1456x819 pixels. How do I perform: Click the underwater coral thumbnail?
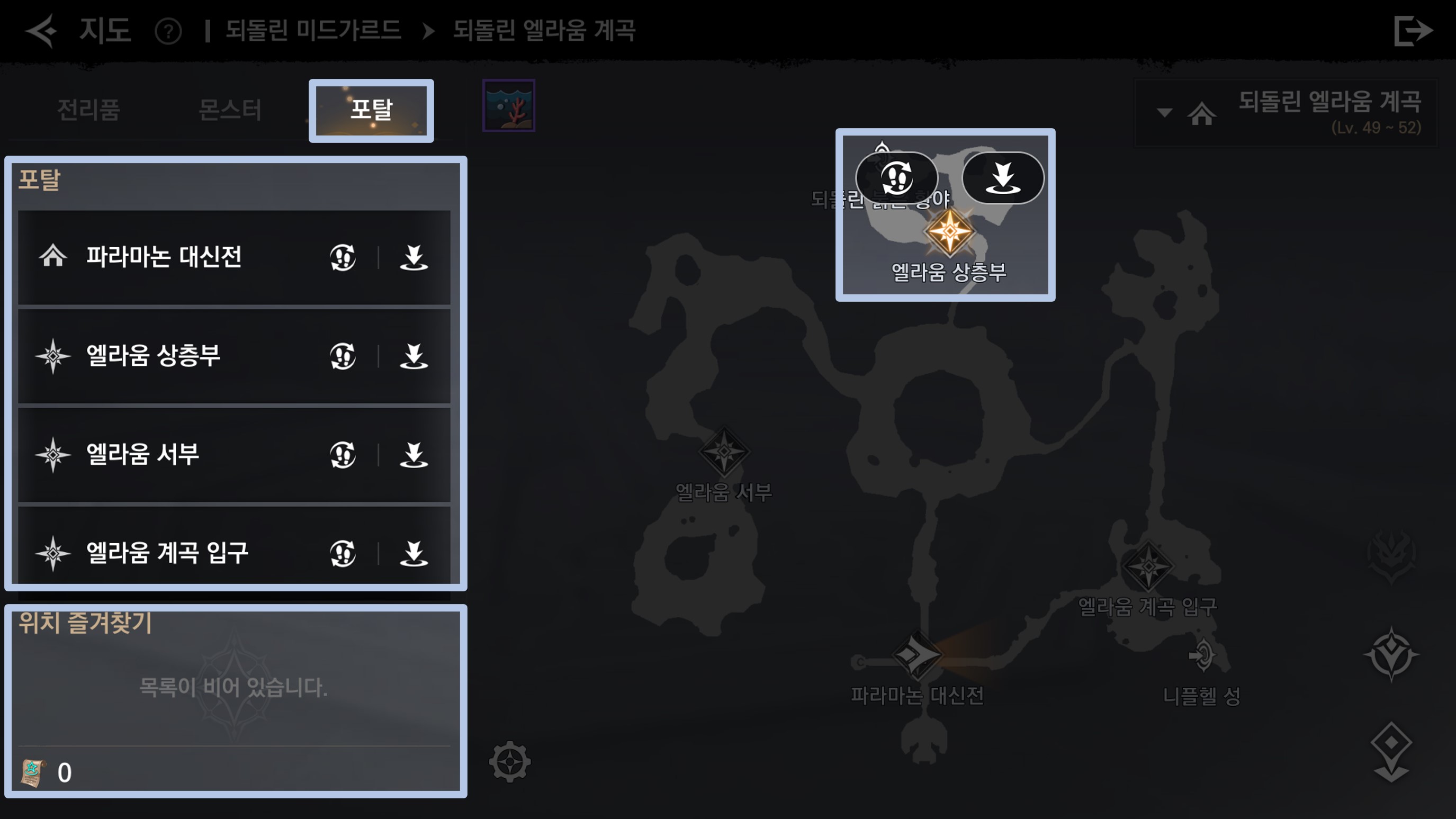pyautogui.click(x=509, y=106)
